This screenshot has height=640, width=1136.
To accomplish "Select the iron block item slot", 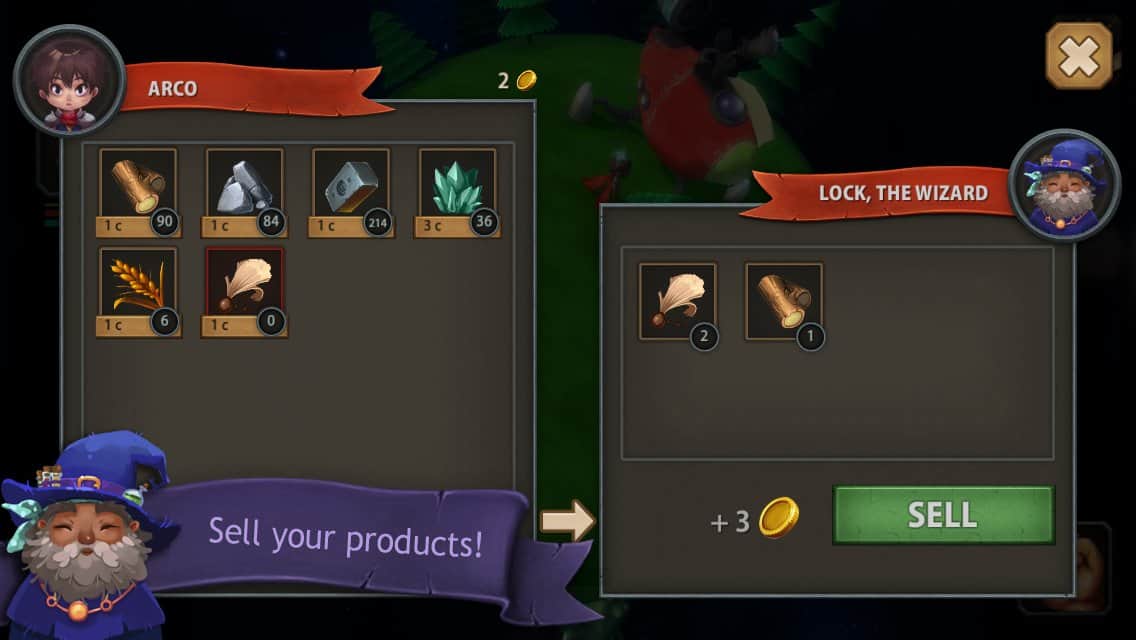I will pos(351,190).
